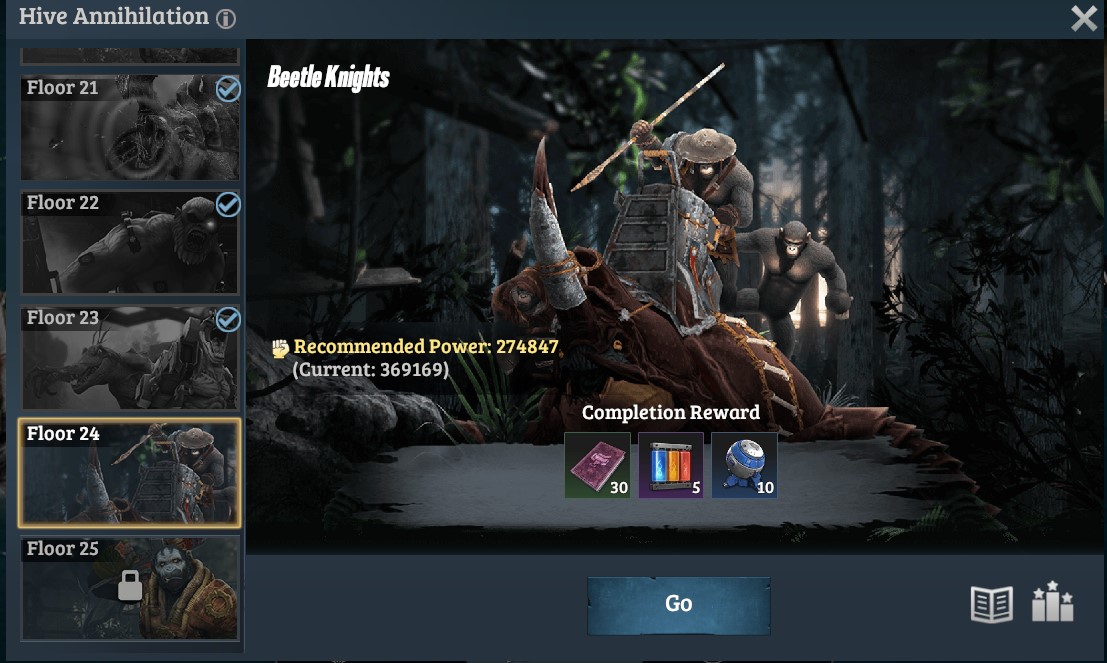
Task: Click the locked Floor 25 tile
Action: pos(130,588)
